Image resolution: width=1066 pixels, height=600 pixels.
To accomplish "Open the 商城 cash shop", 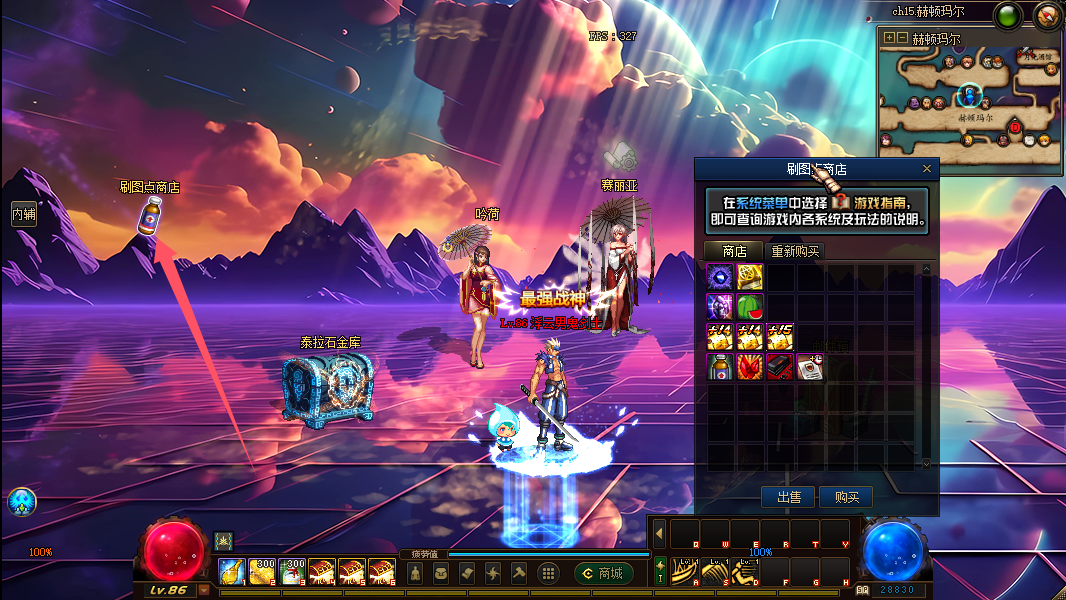I will click(603, 573).
